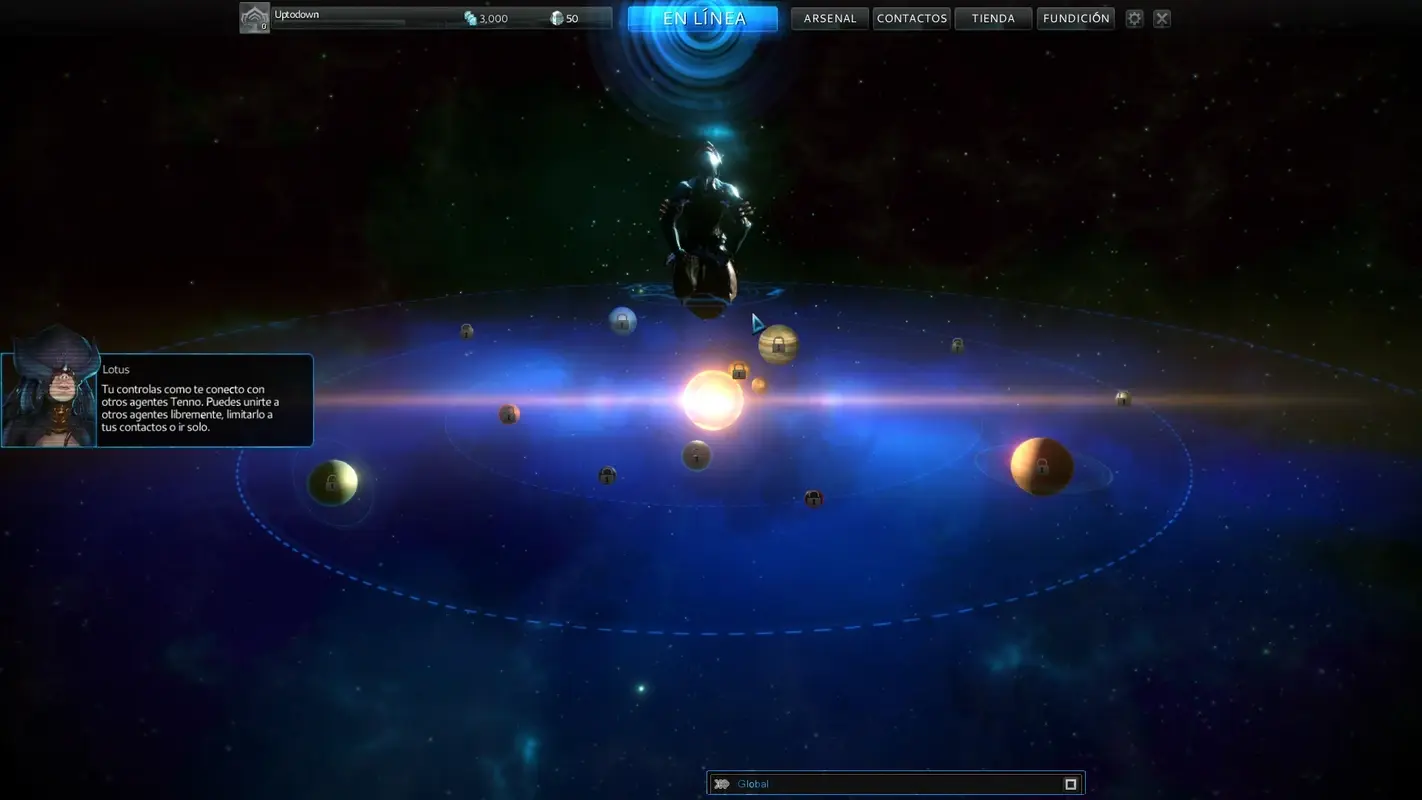This screenshot has height=800, width=1422.
Task: Expand the Global chat window with the square icon
Action: (x=1069, y=783)
